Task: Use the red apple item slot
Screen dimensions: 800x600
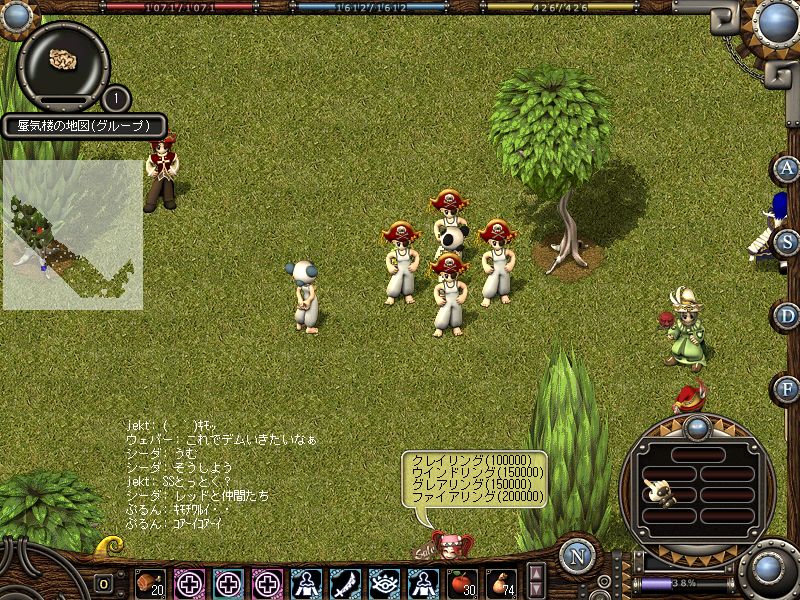Action: pyautogui.click(x=463, y=582)
